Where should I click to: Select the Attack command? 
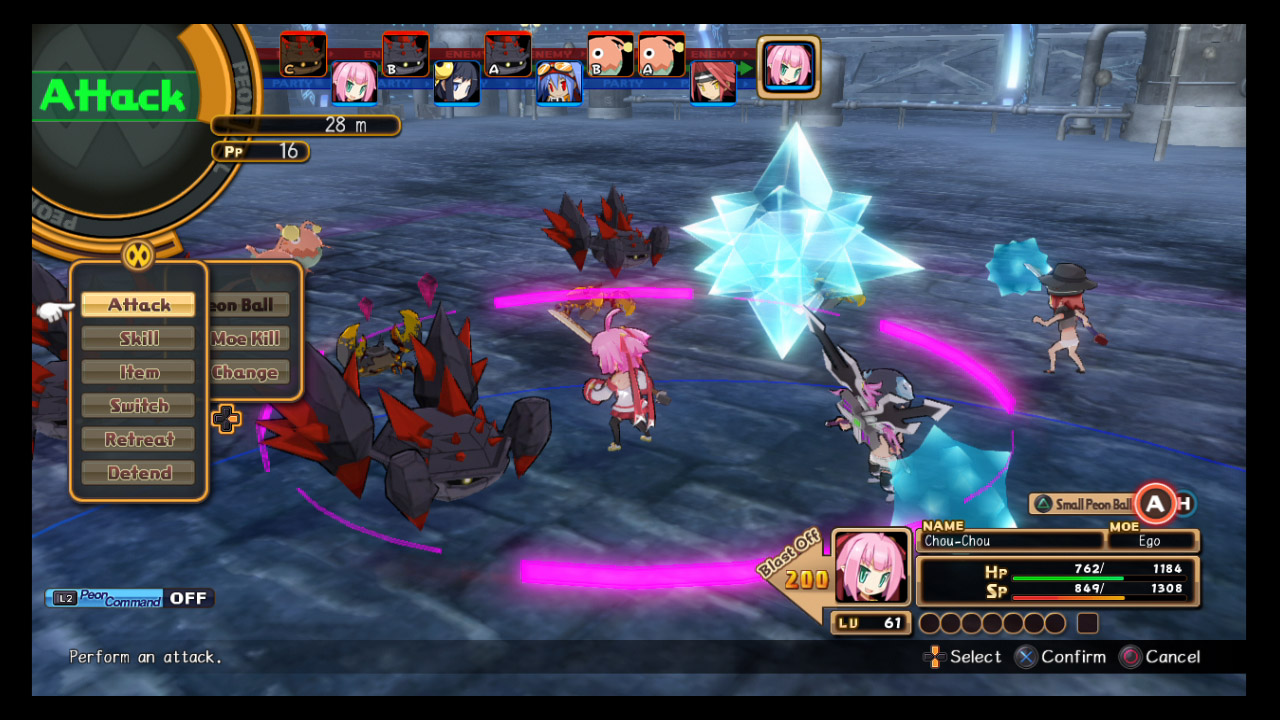(139, 305)
